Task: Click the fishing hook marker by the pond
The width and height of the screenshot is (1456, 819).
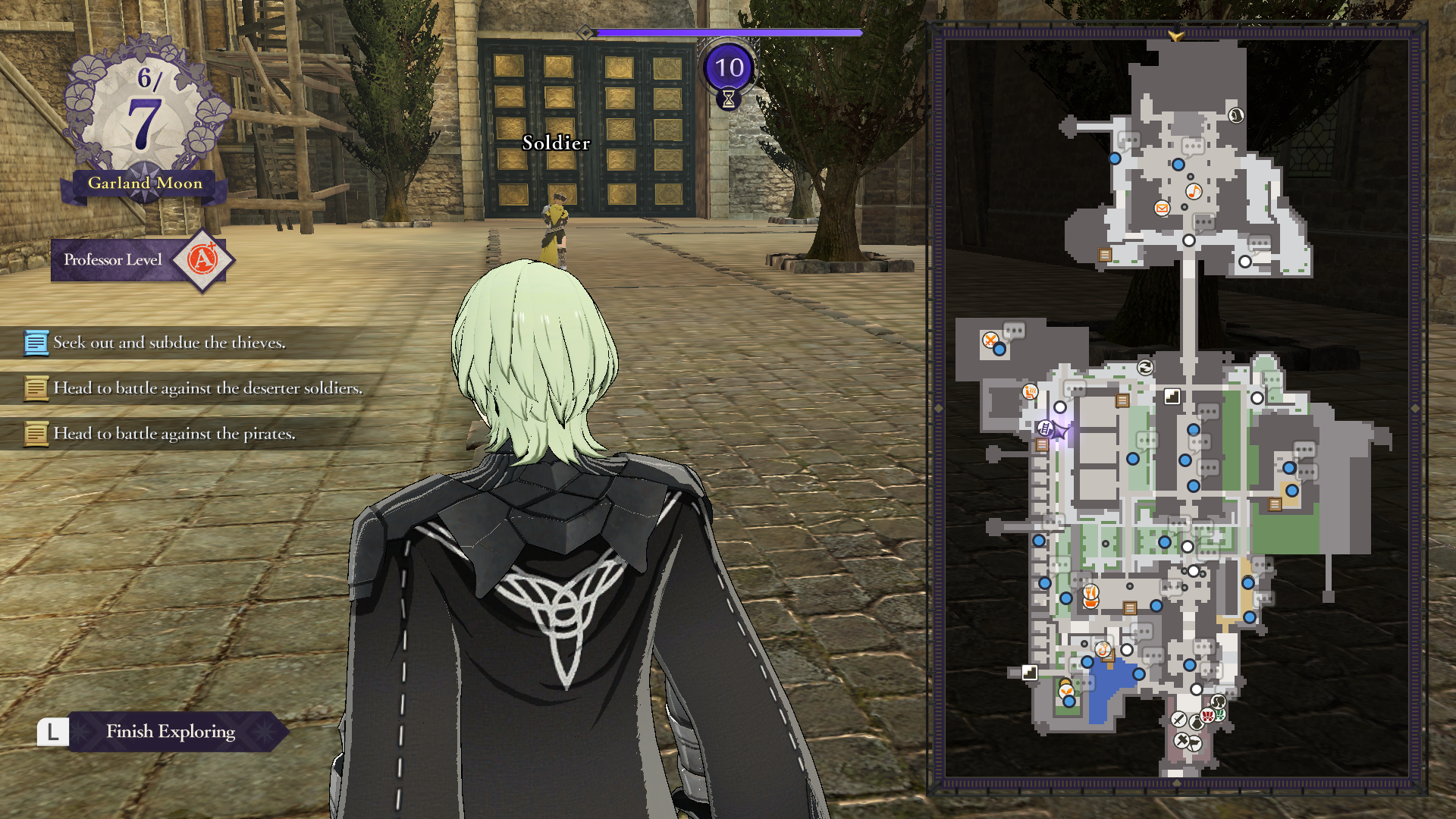Action: (x=1103, y=649)
